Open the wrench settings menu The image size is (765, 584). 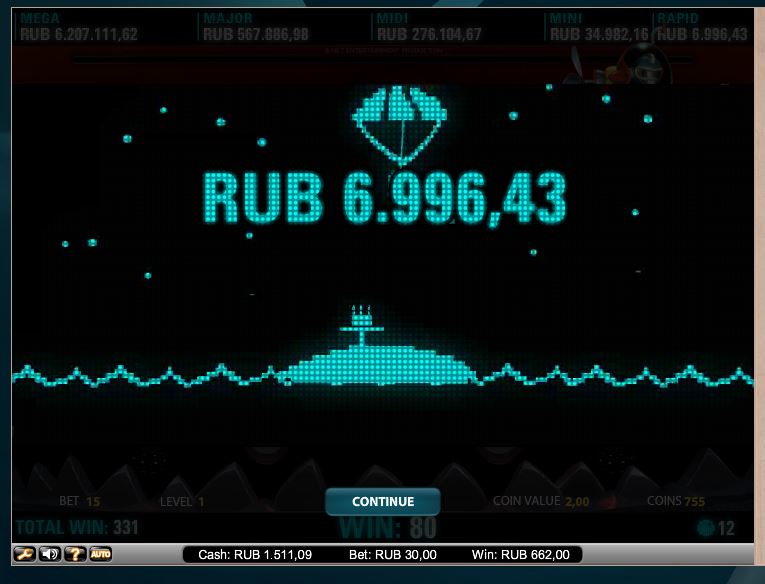tap(23, 554)
